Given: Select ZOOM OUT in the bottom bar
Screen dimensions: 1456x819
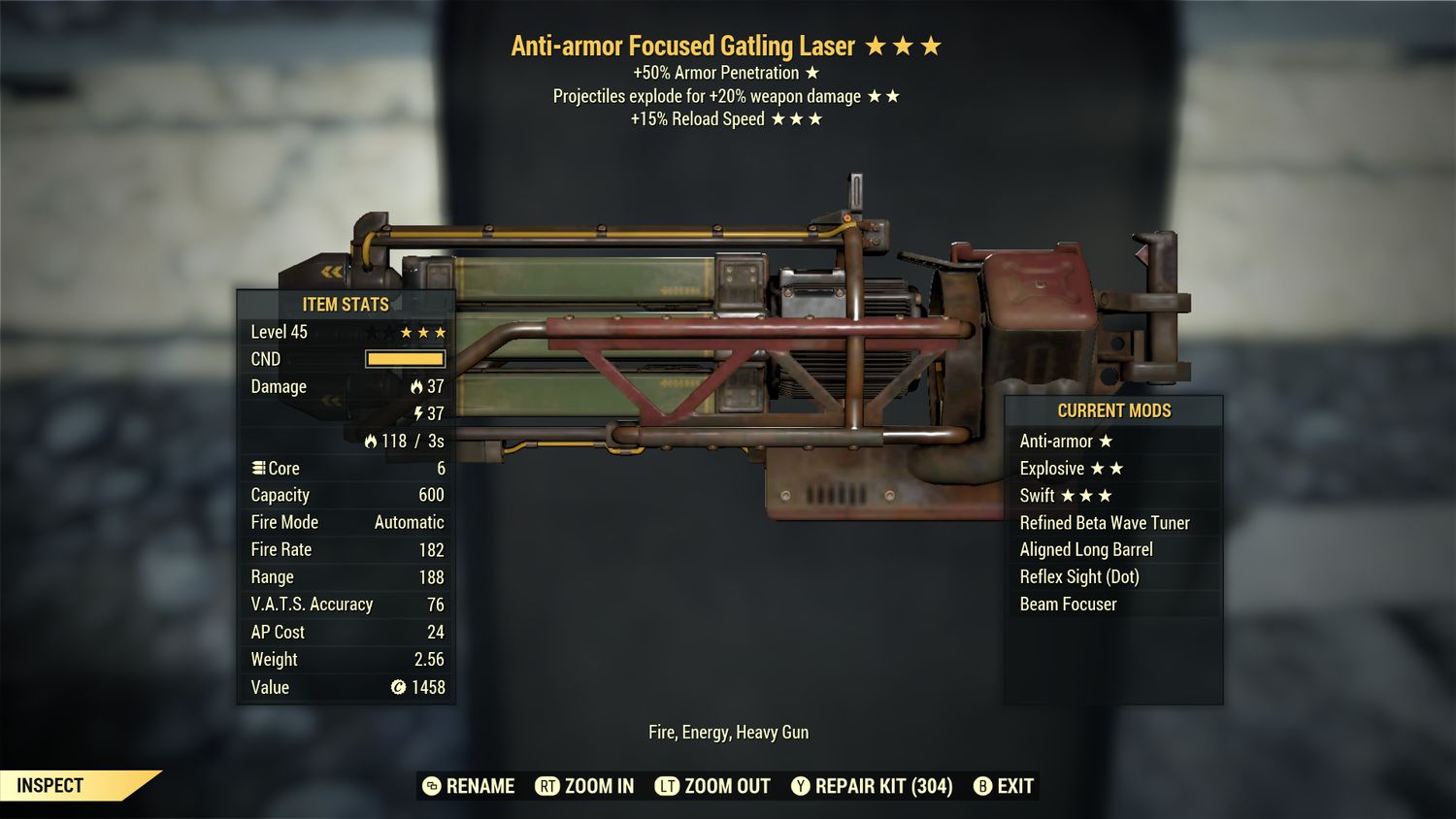Looking at the screenshot, I should tap(713, 786).
